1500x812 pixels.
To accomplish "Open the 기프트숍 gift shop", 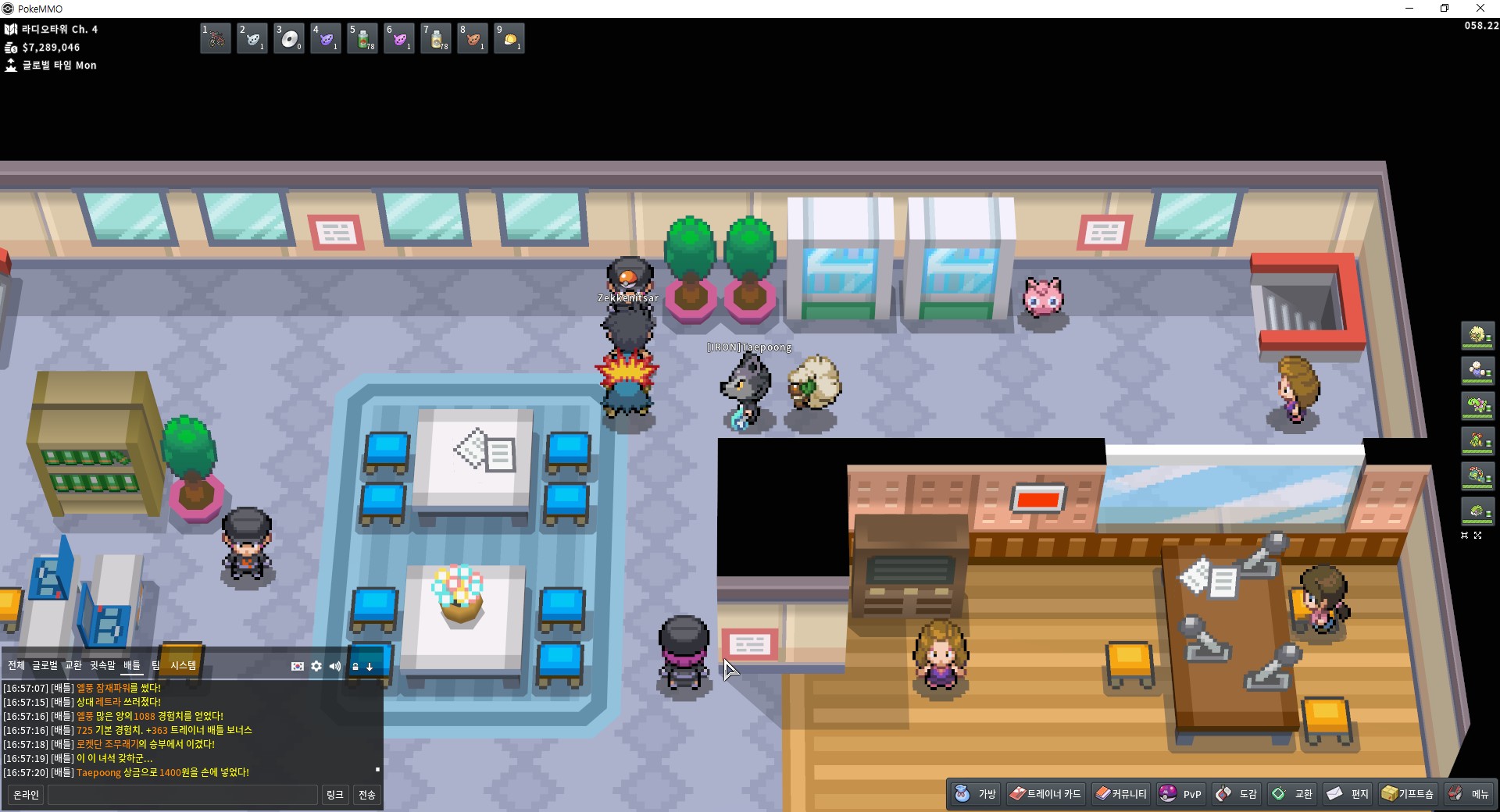I will click(1408, 794).
